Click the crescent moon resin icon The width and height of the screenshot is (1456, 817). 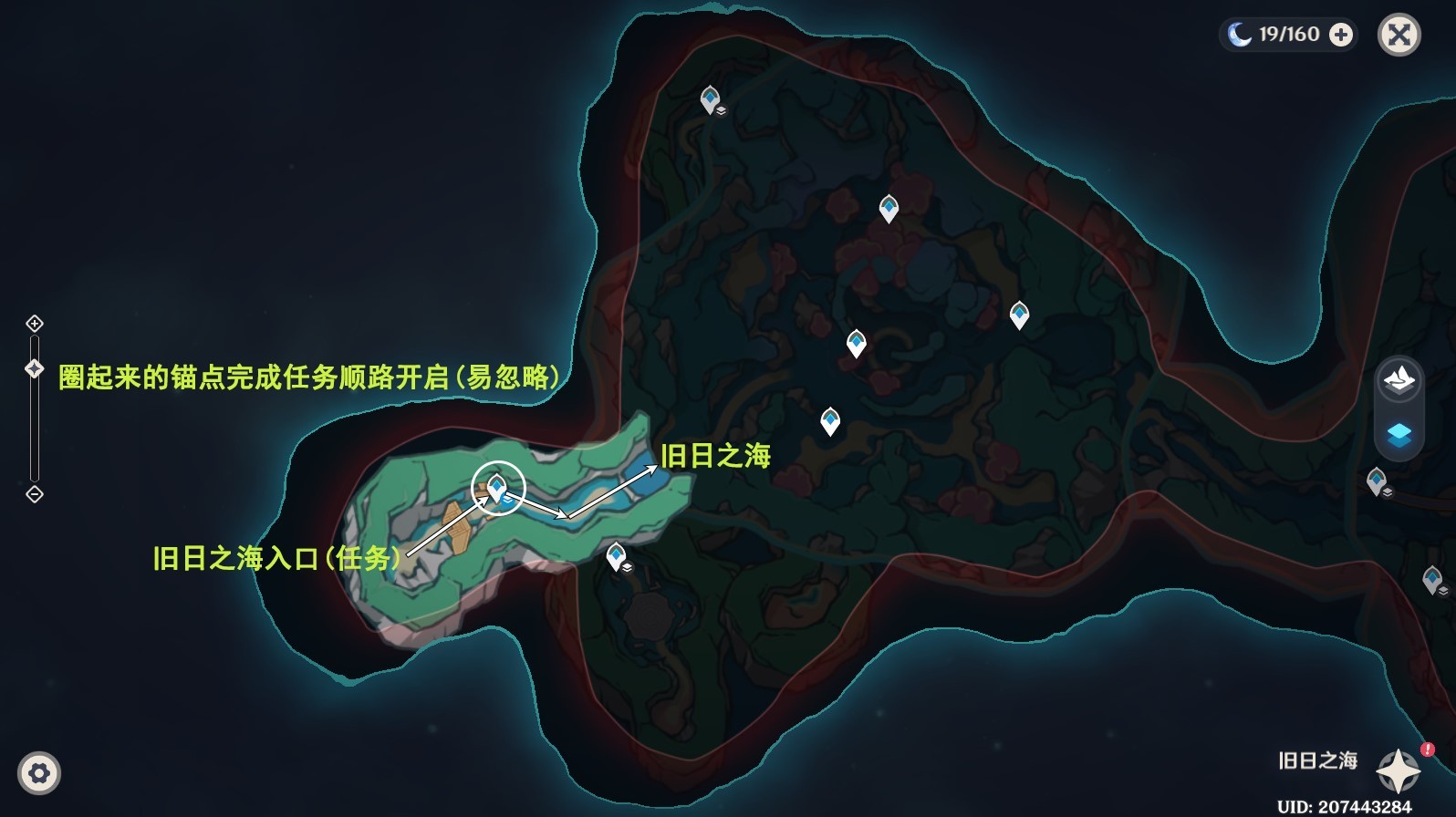[x=1236, y=34]
